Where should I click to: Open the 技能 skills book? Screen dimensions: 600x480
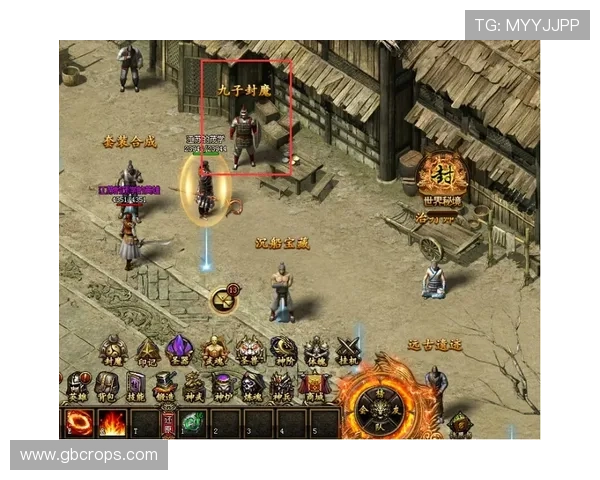(136, 385)
